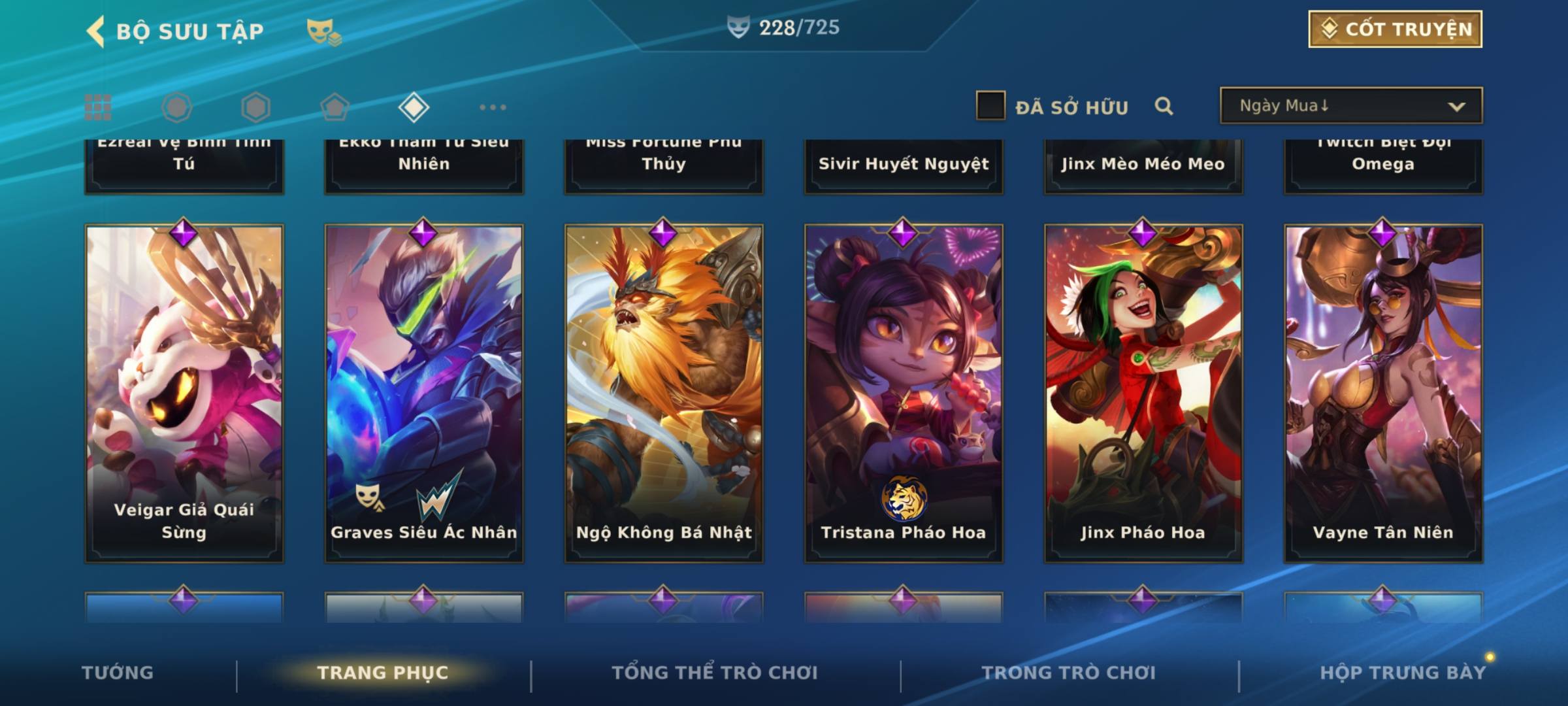Switch to the Tổng Thể Trò Chơi tab
The image size is (1568, 706).
(x=715, y=673)
